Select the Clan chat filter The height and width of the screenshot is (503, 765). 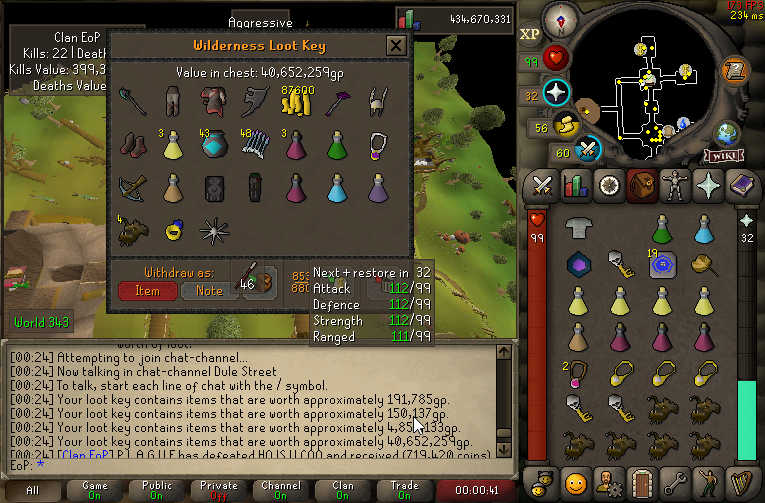click(343, 490)
